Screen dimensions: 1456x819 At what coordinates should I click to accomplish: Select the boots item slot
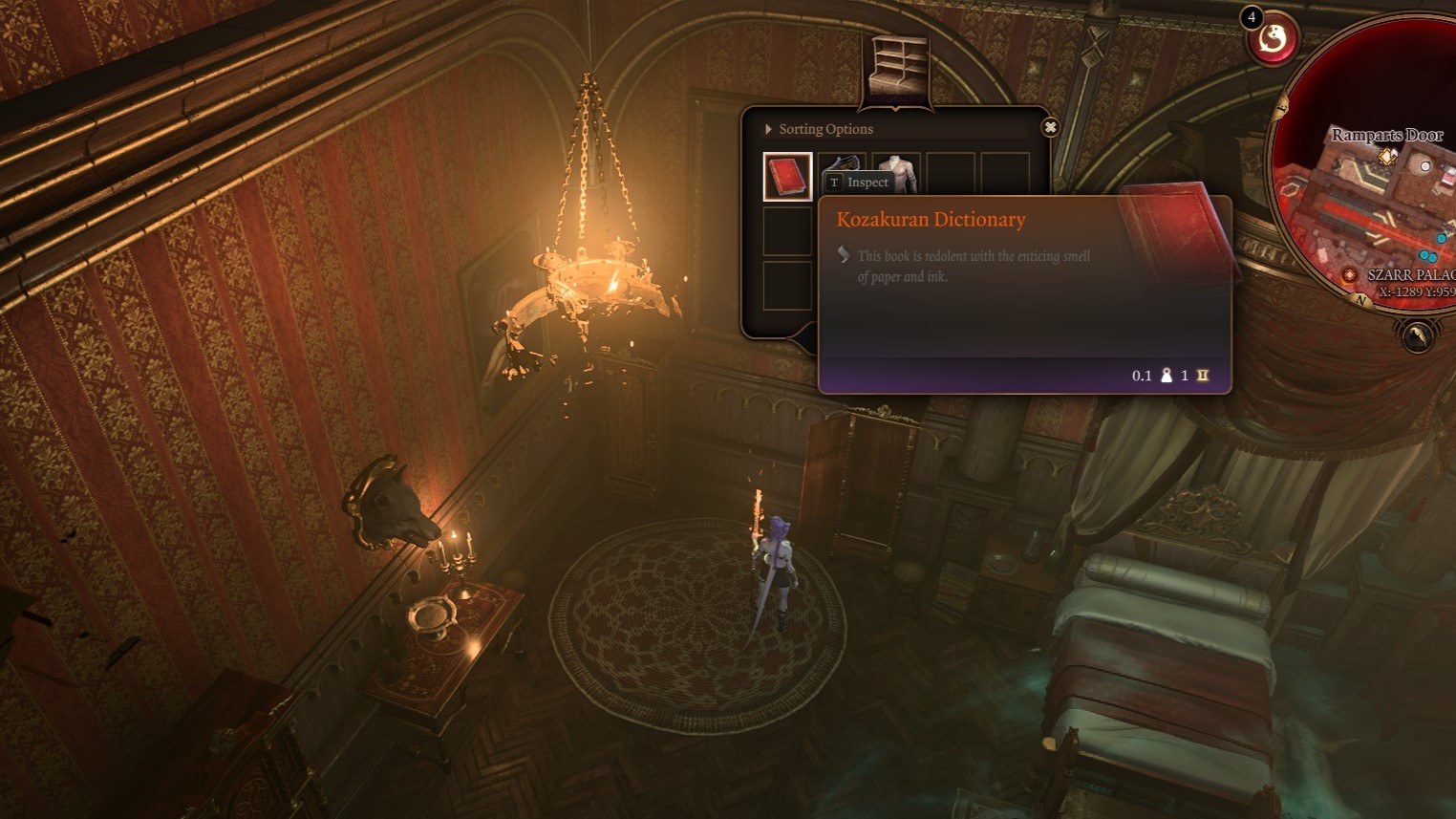point(843,162)
